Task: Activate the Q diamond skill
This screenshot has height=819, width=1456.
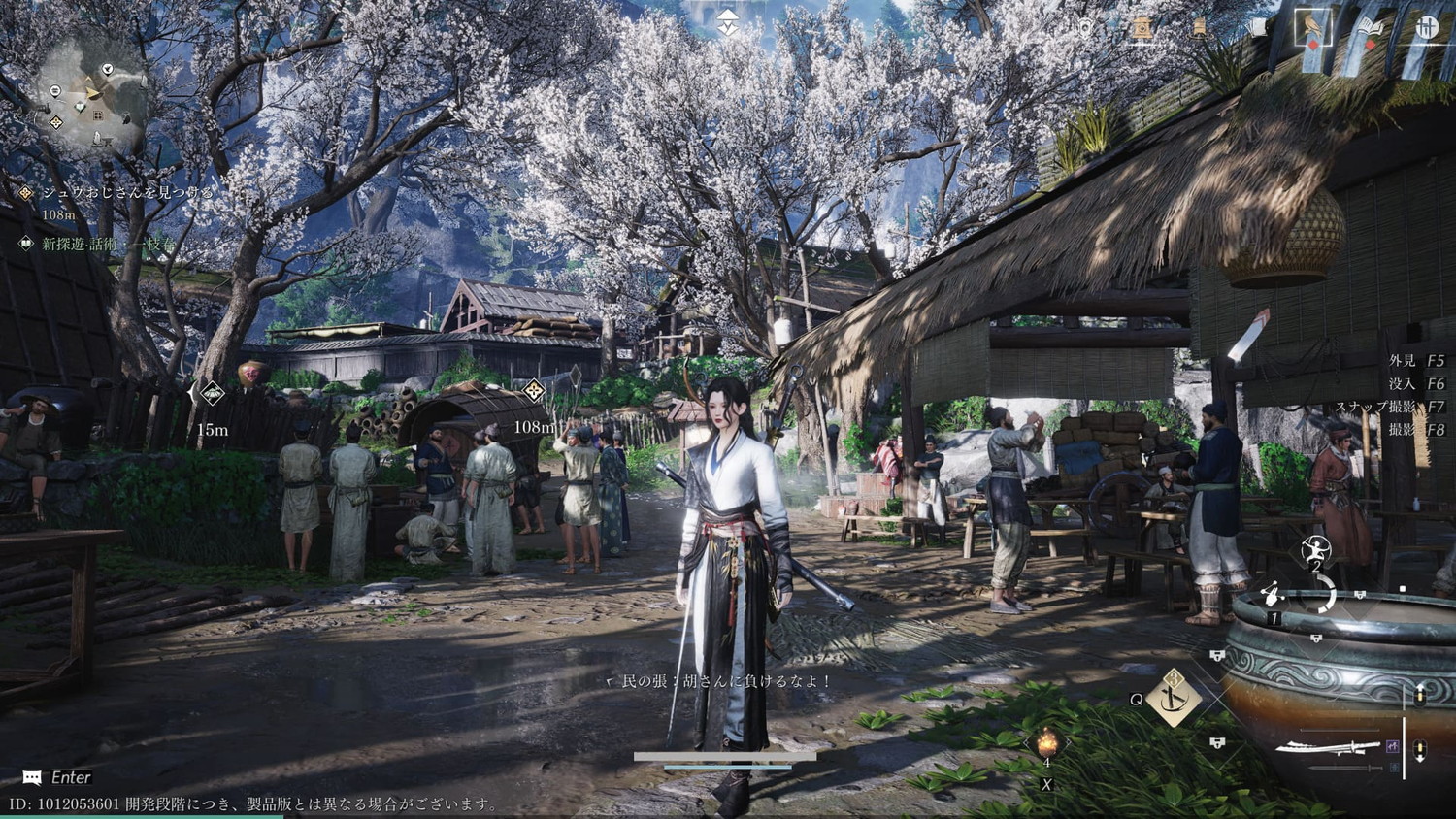Action: 1174,697
